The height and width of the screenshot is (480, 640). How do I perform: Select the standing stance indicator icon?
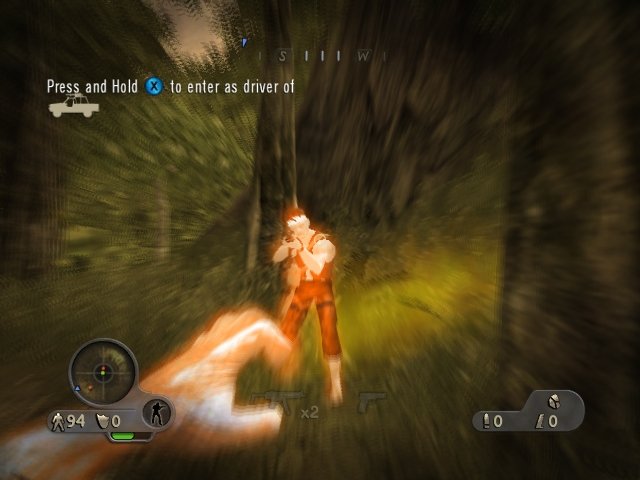[x=157, y=411]
